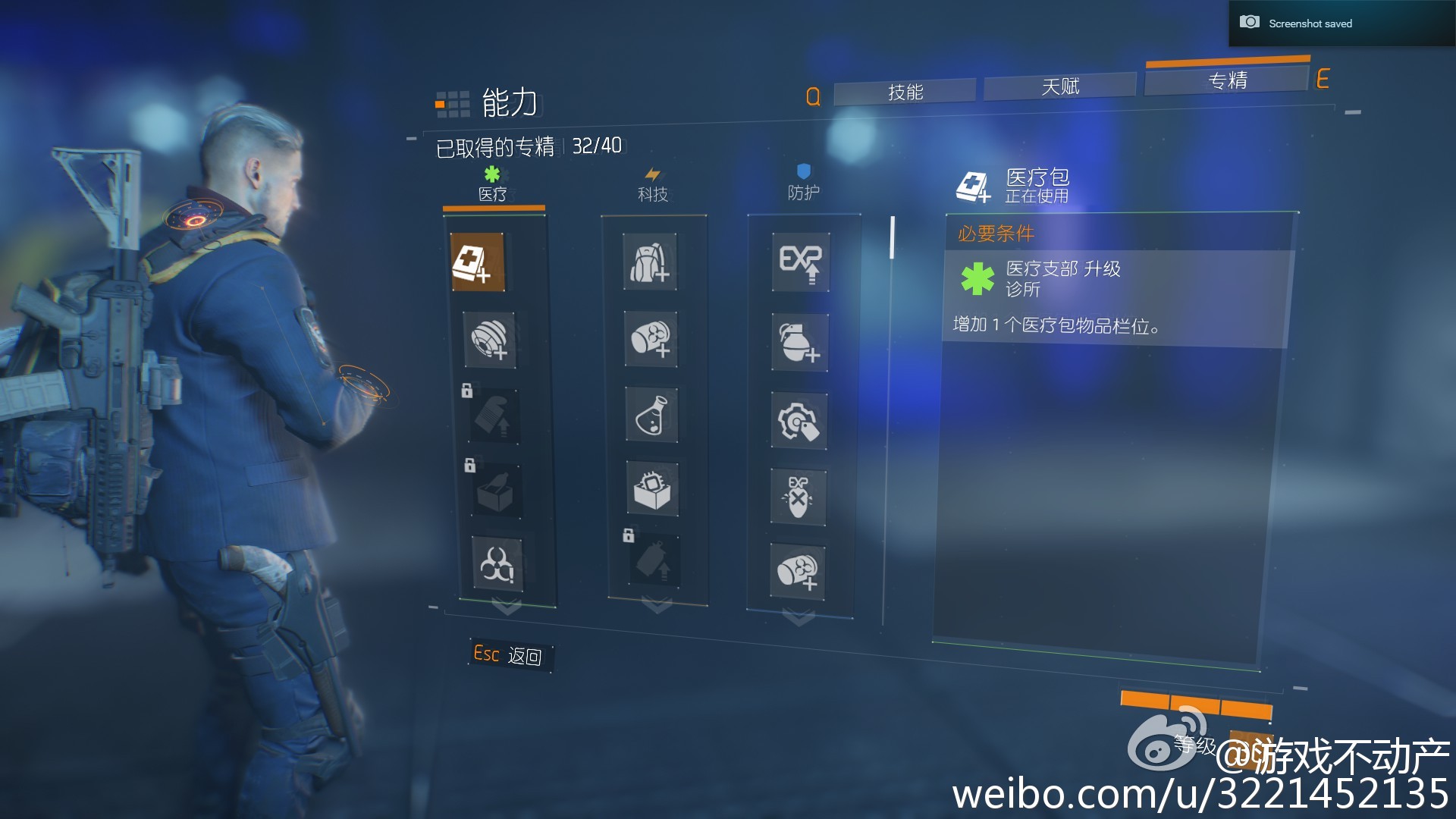Click the grenade perk in the 防护 column
The height and width of the screenshot is (819, 1456).
pyautogui.click(x=800, y=343)
